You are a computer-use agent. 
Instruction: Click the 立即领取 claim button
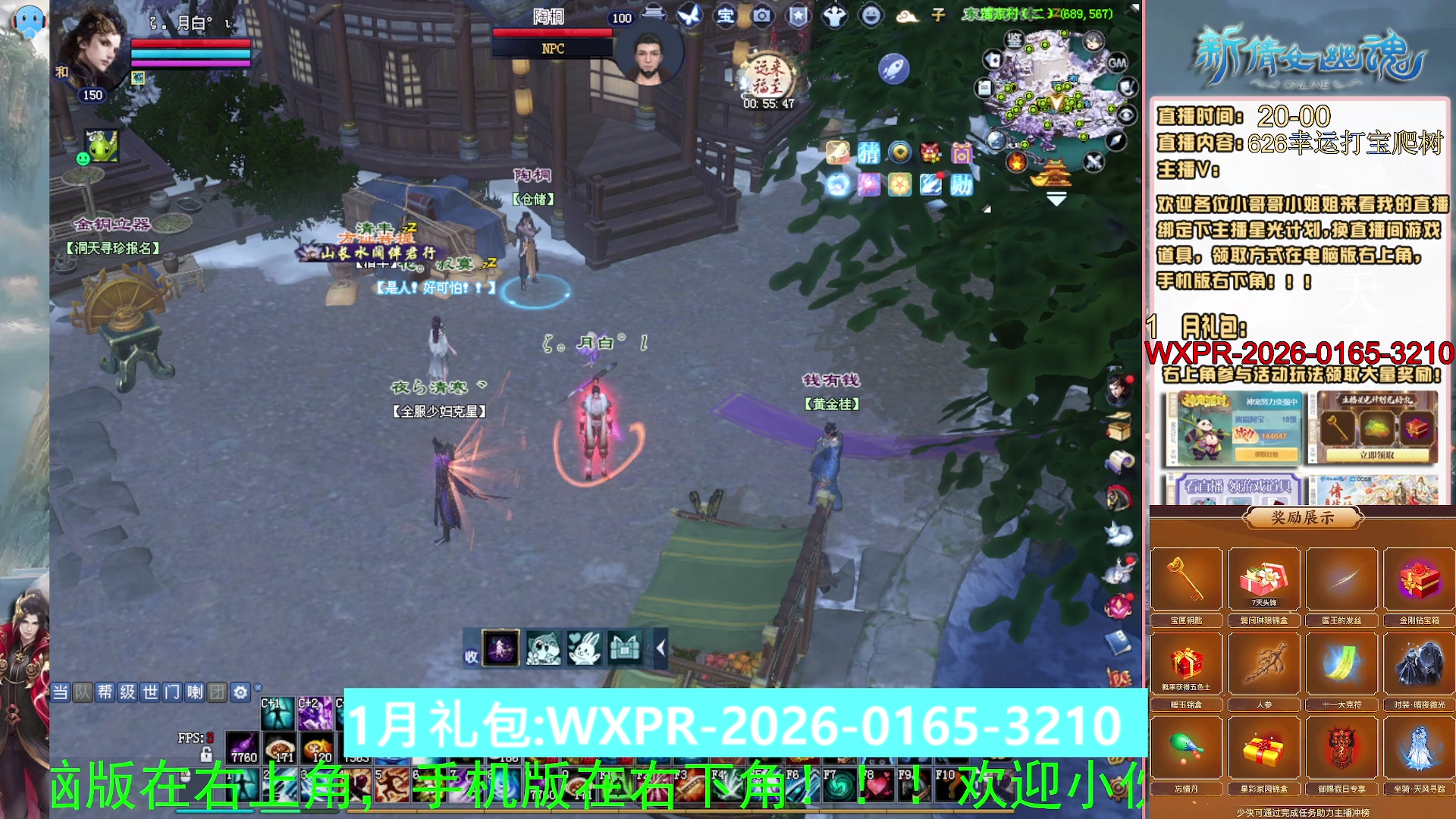coord(1376,455)
